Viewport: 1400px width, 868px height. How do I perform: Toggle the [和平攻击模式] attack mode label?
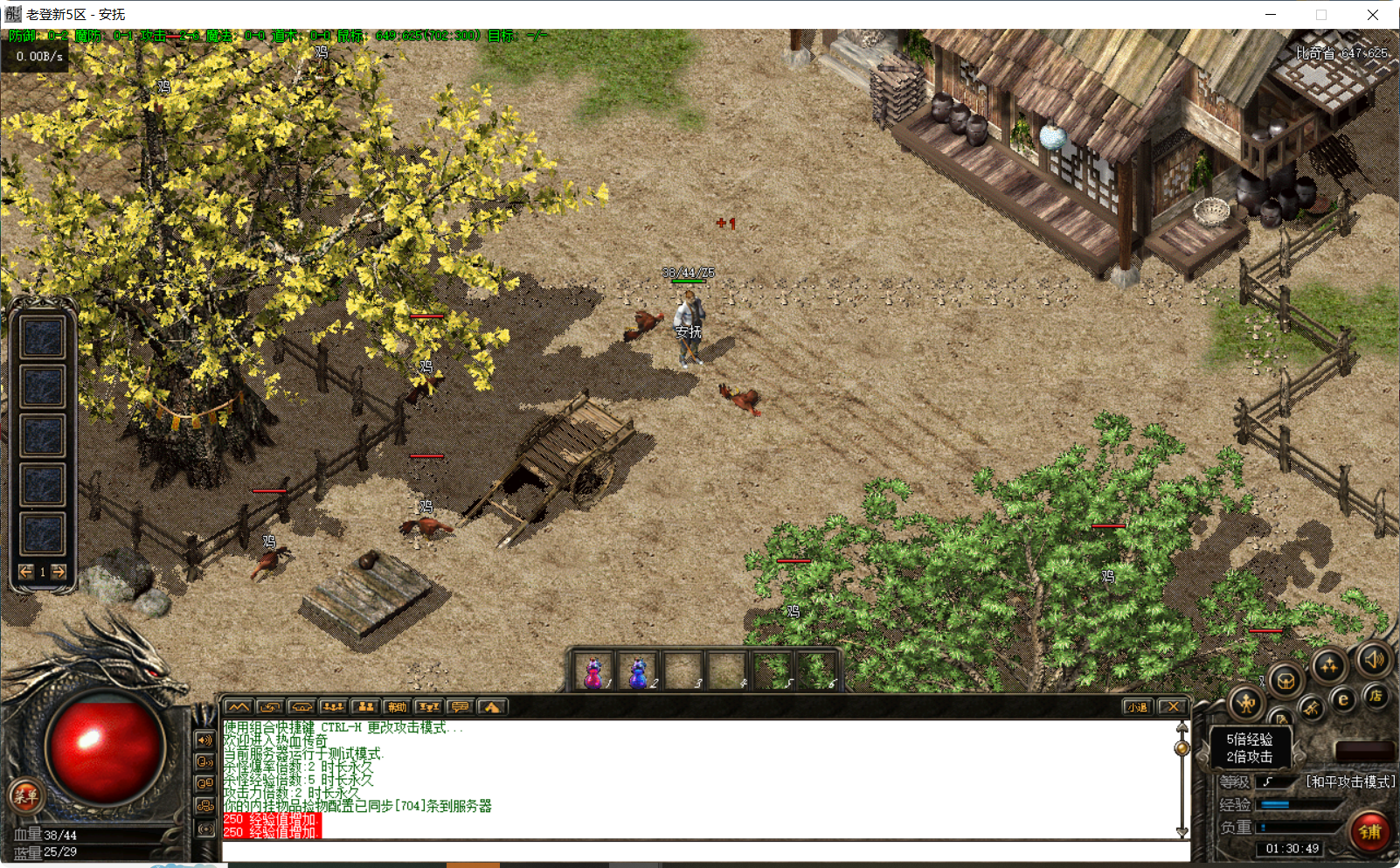click(x=1350, y=781)
